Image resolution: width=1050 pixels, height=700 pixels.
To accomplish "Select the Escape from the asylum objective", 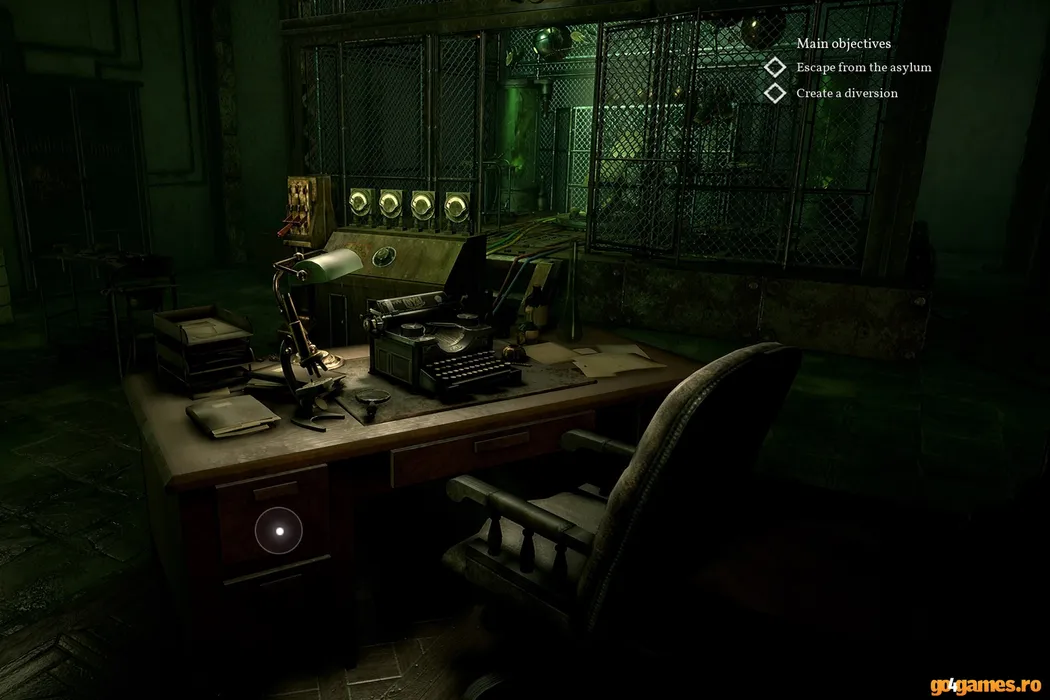I will 863,68.
